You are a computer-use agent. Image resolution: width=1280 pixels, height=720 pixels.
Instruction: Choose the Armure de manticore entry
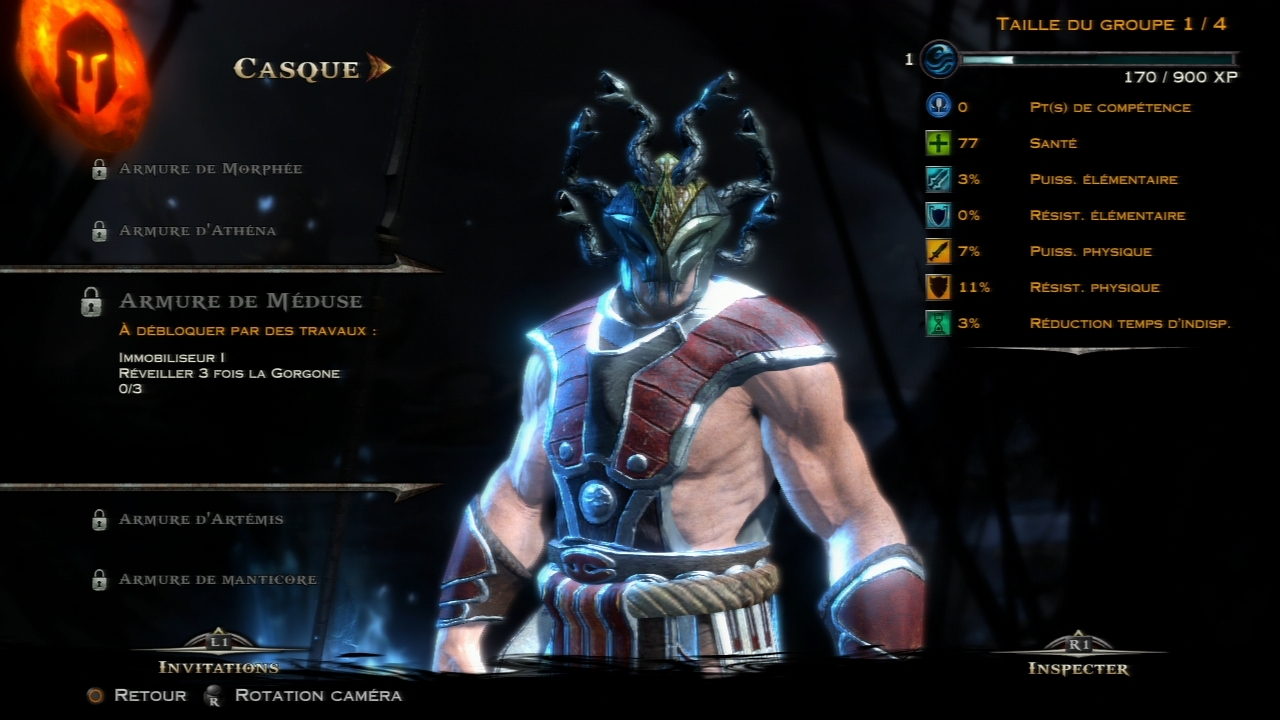pyautogui.click(x=217, y=580)
